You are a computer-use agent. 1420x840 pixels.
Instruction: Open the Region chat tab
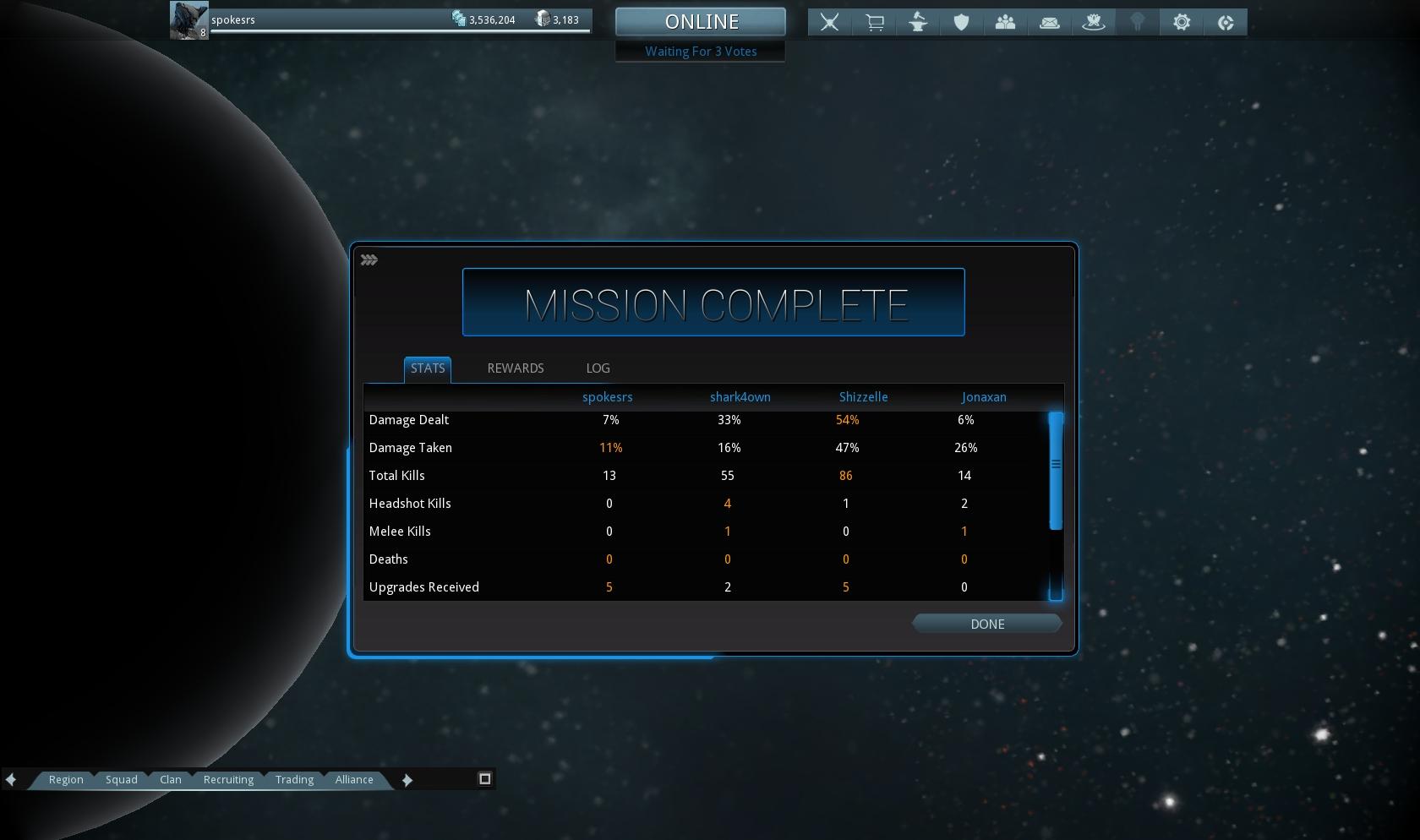[x=66, y=779]
